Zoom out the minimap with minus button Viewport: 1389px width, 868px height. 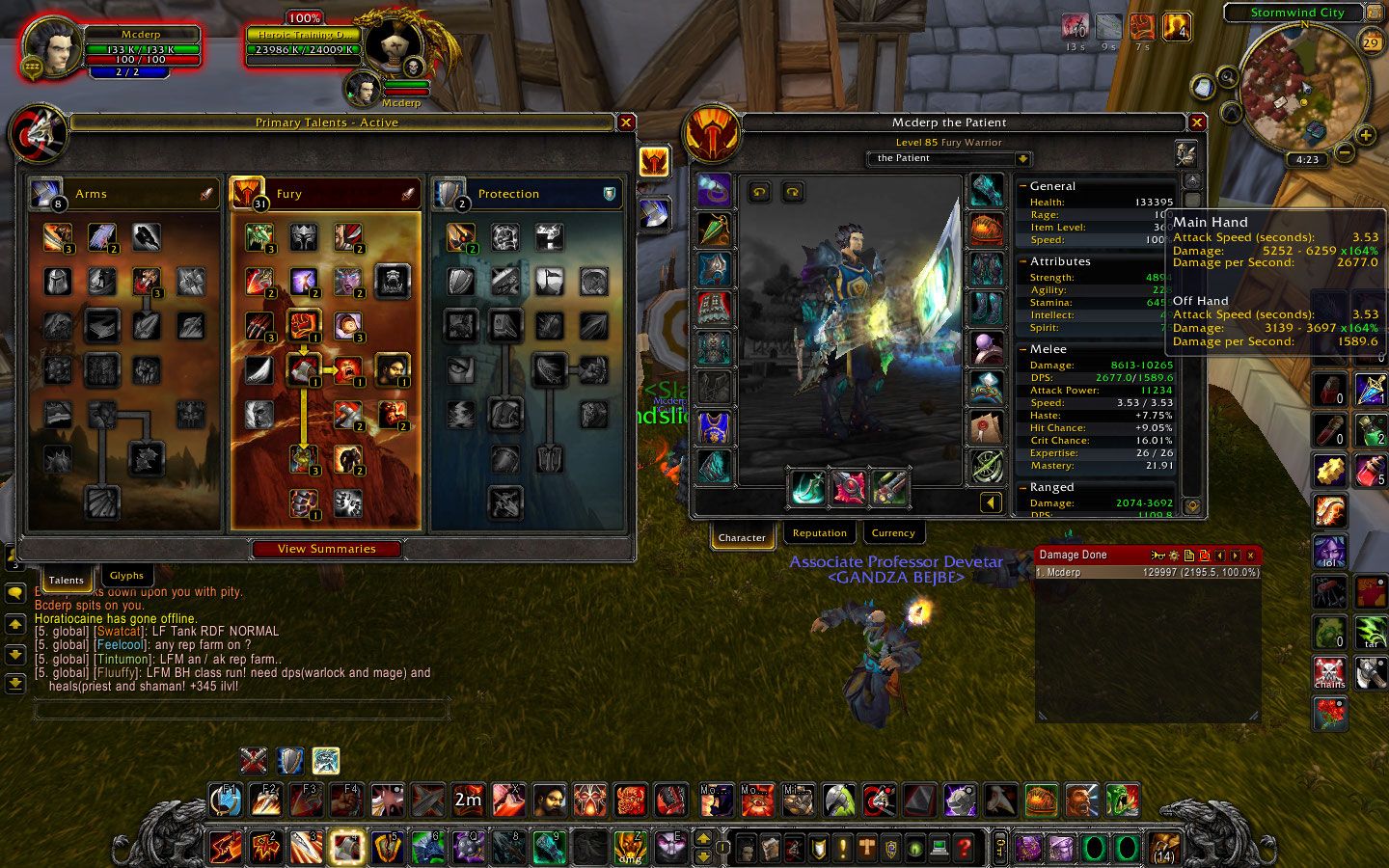(x=1344, y=153)
